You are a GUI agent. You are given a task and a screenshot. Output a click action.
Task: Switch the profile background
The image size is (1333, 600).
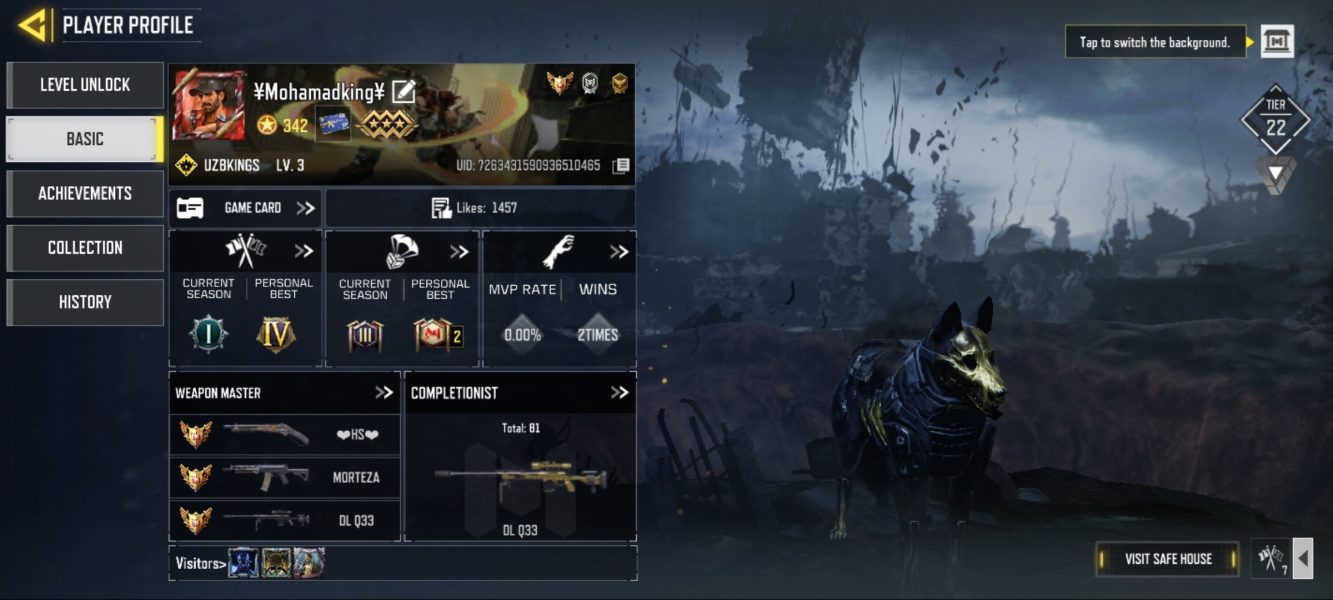coord(1277,42)
